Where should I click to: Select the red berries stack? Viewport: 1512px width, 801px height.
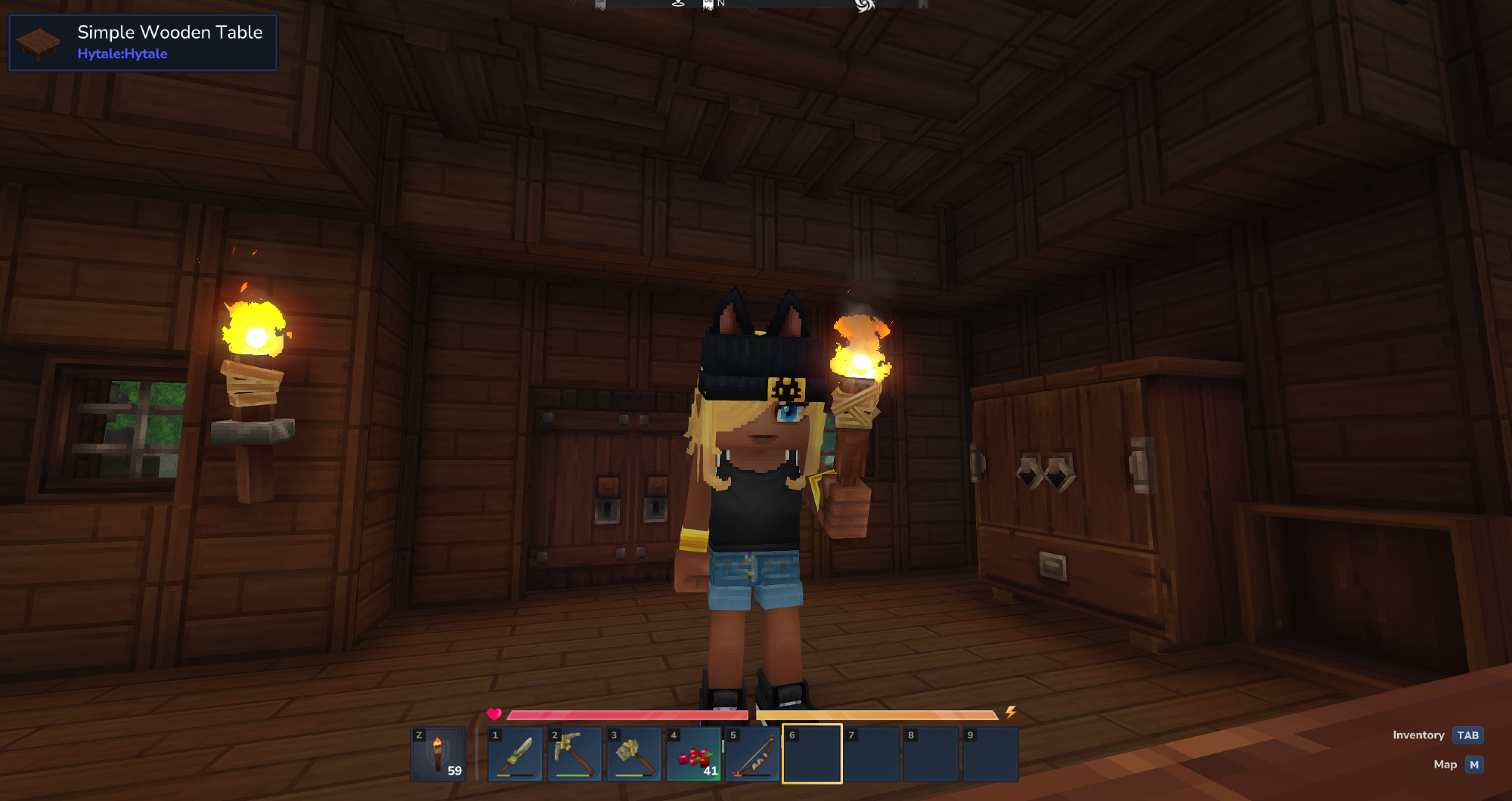(694, 754)
